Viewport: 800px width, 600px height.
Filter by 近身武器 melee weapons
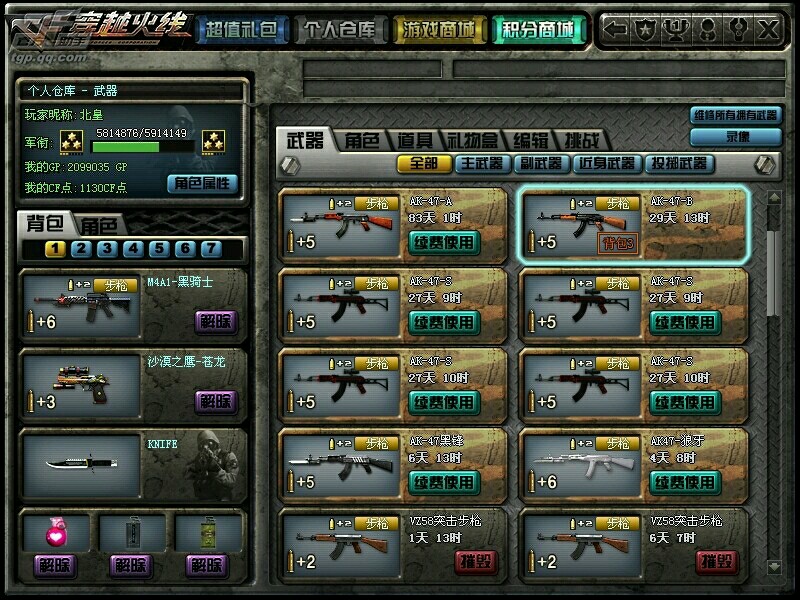tap(606, 163)
